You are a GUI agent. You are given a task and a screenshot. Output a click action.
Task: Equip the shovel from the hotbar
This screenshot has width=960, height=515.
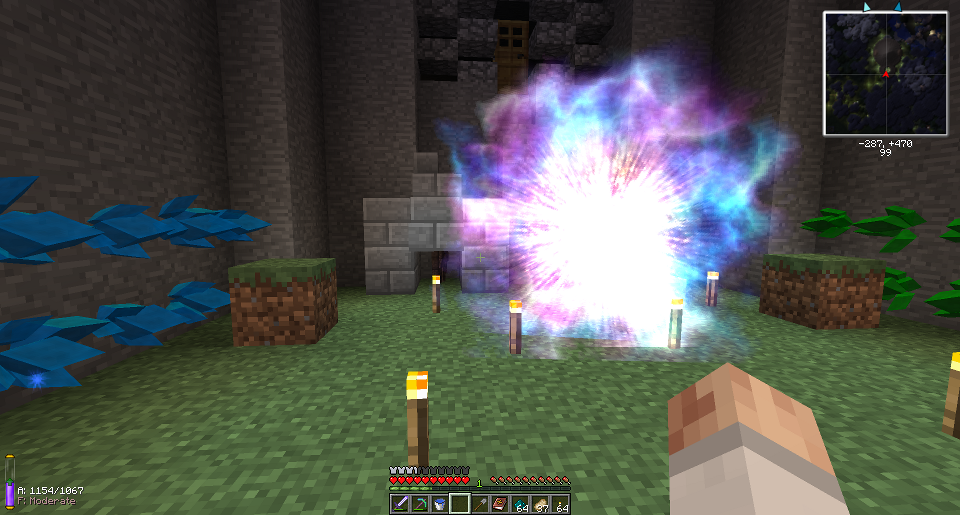click(x=480, y=504)
